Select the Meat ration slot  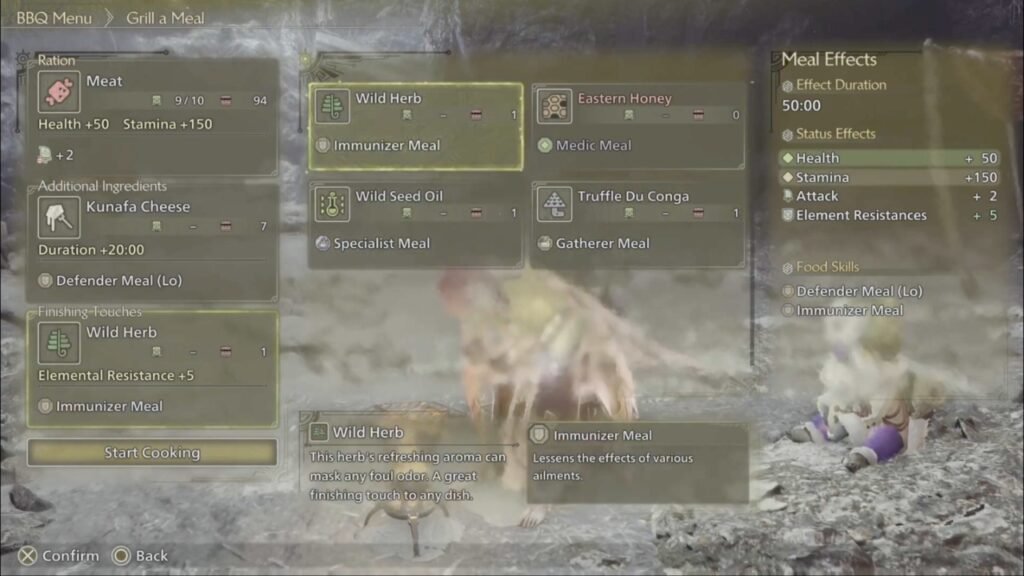point(152,115)
